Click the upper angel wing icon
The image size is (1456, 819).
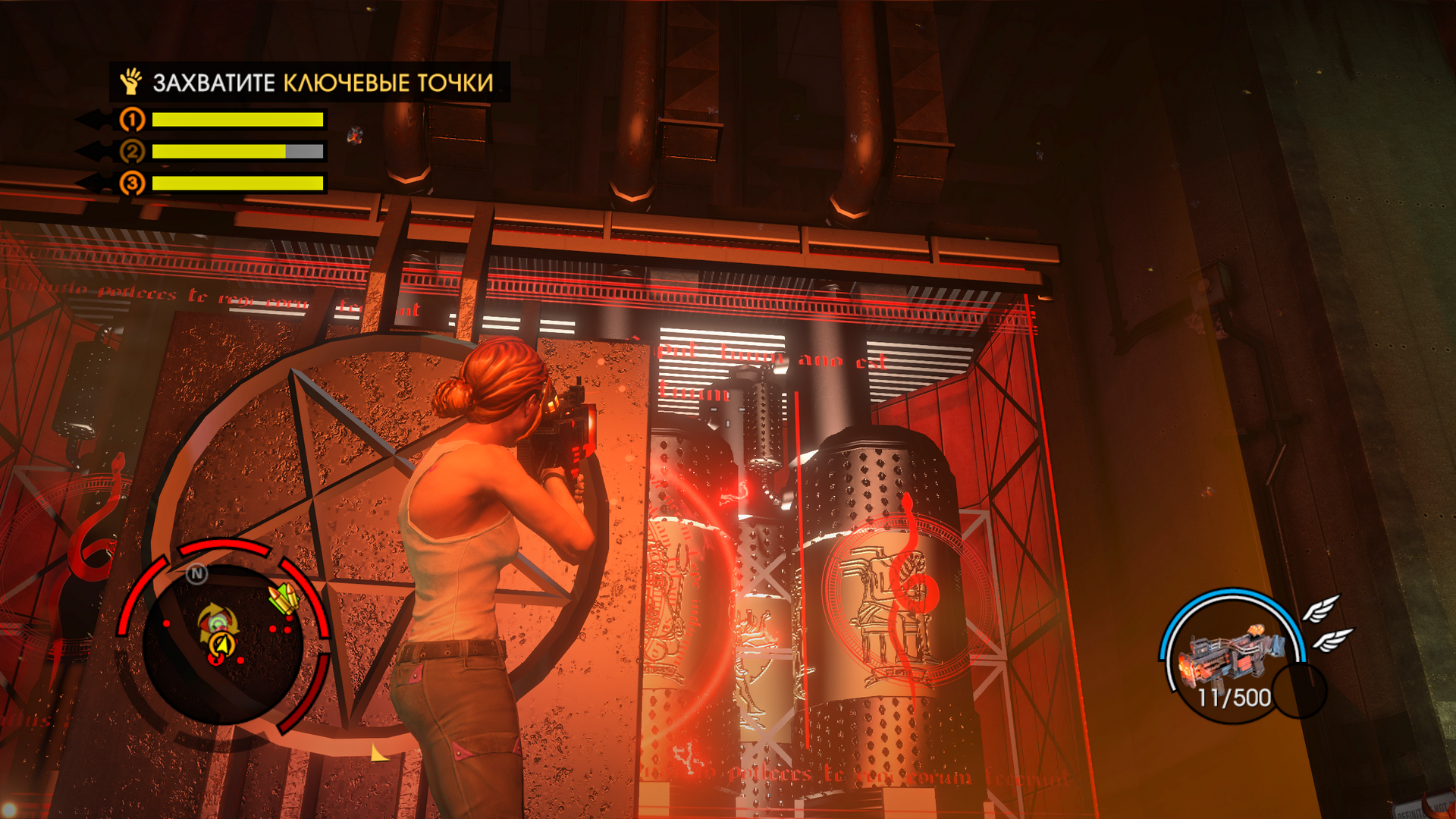click(x=1320, y=608)
